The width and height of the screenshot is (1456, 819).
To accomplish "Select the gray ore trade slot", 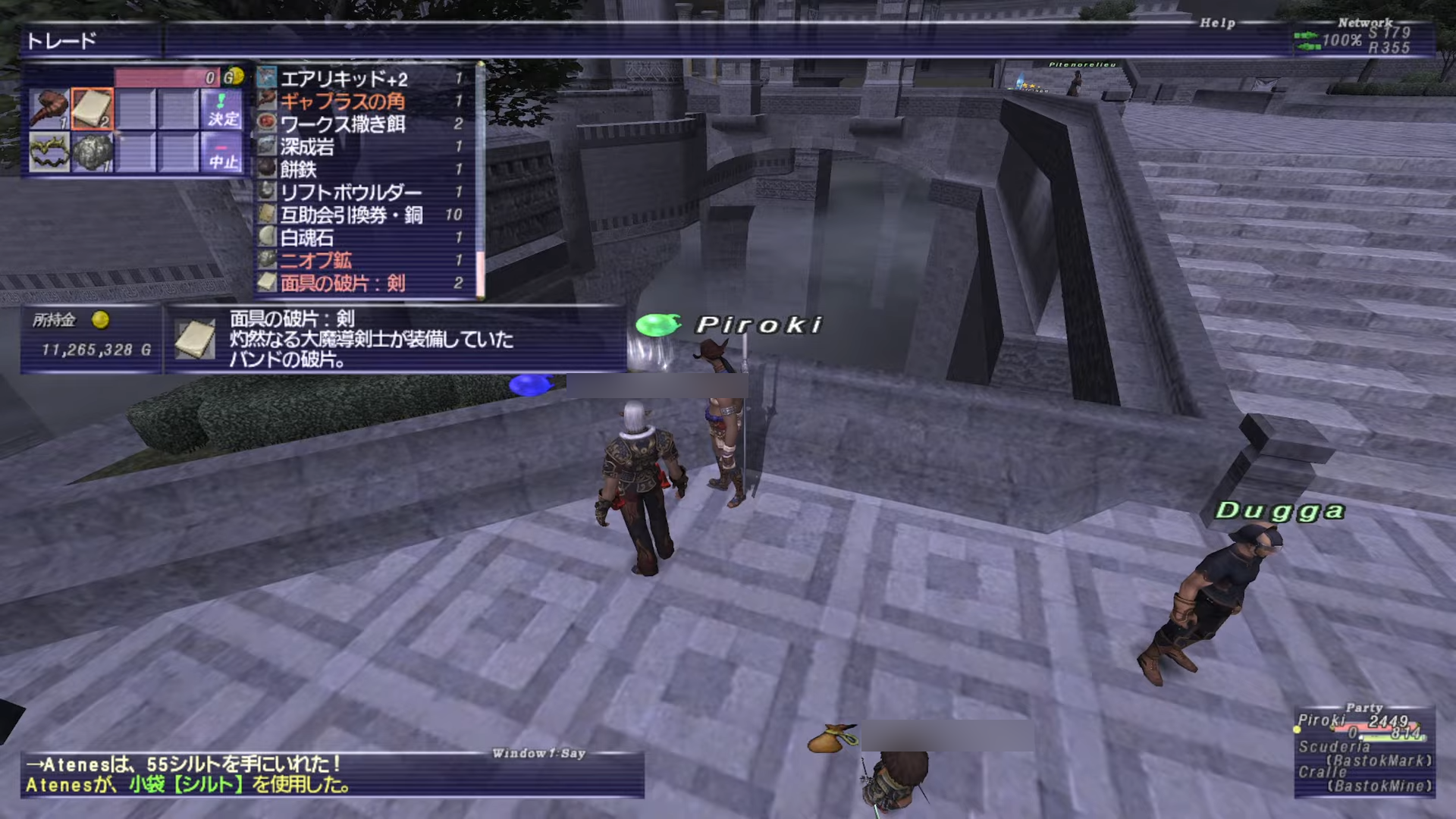I will (x=93, y=152).
